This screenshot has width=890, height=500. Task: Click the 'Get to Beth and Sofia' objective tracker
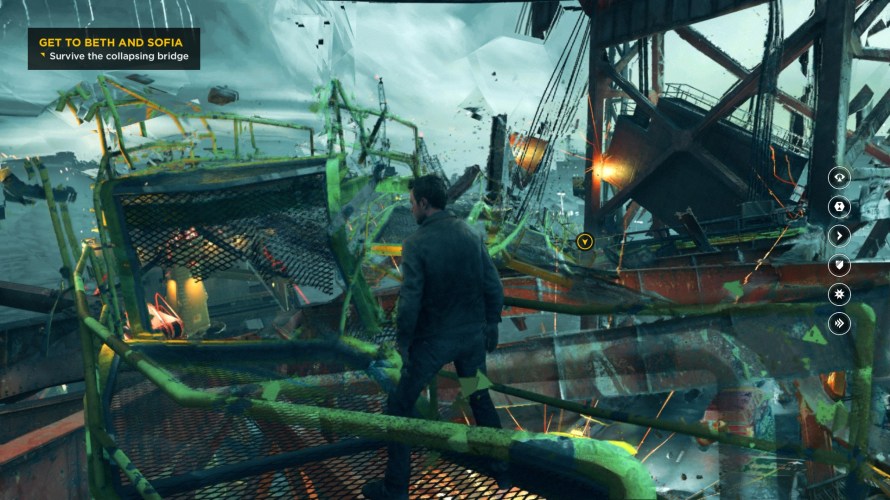[113, 49]
